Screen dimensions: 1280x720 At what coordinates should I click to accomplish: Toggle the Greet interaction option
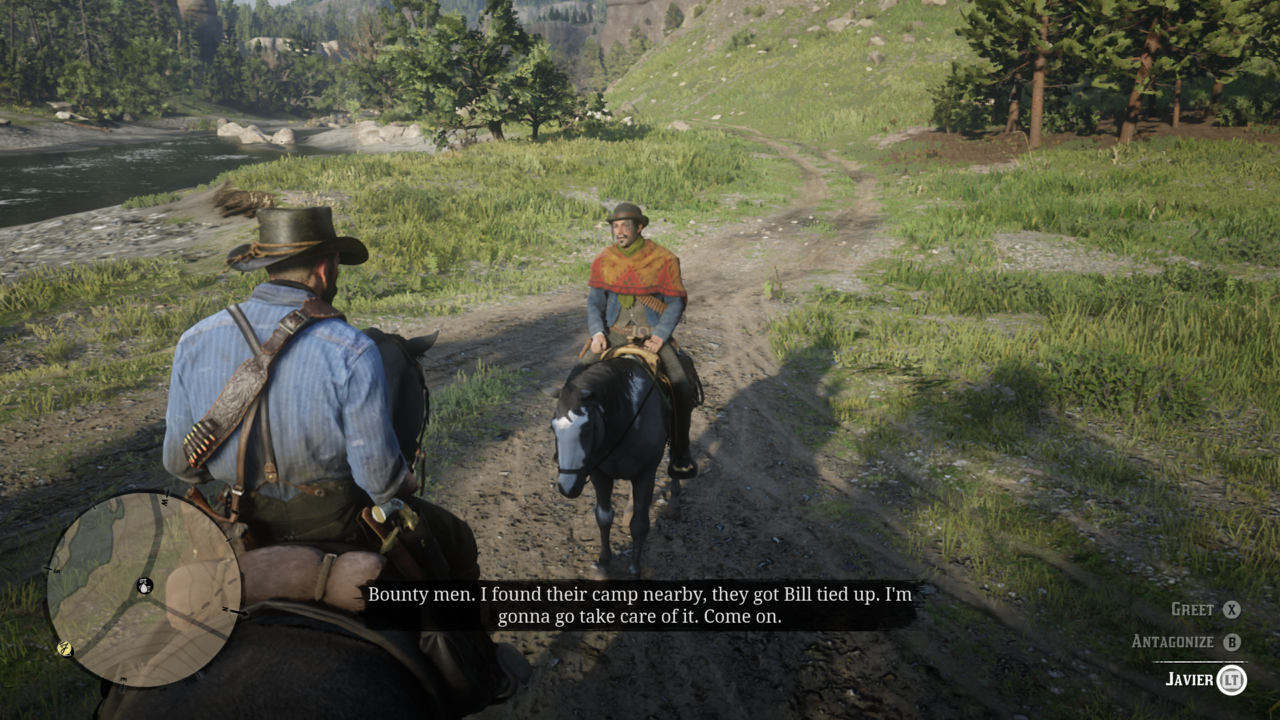(1192, 609)
